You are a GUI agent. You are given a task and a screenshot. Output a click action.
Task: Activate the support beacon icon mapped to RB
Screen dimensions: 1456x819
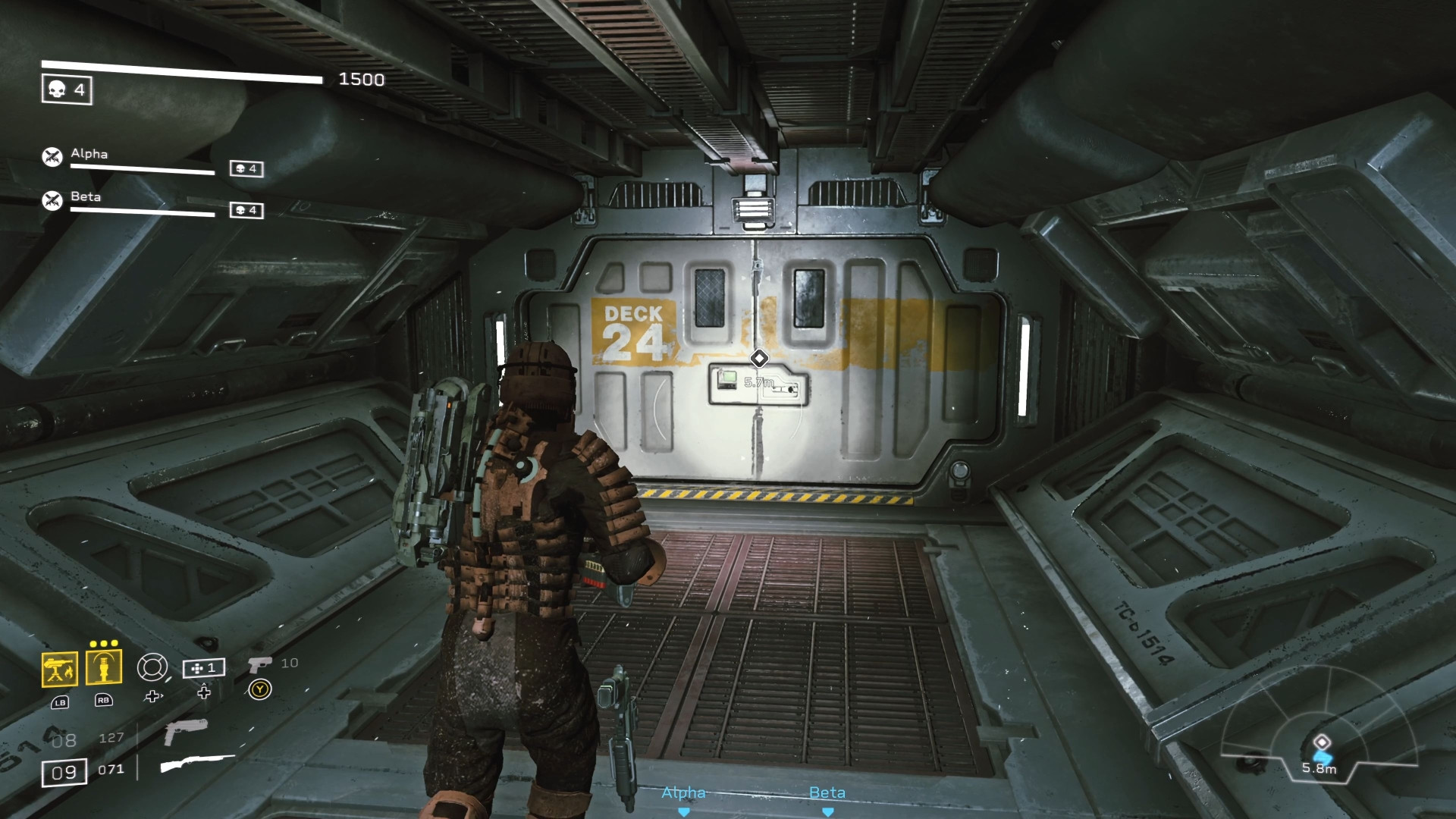coord(104,667)
